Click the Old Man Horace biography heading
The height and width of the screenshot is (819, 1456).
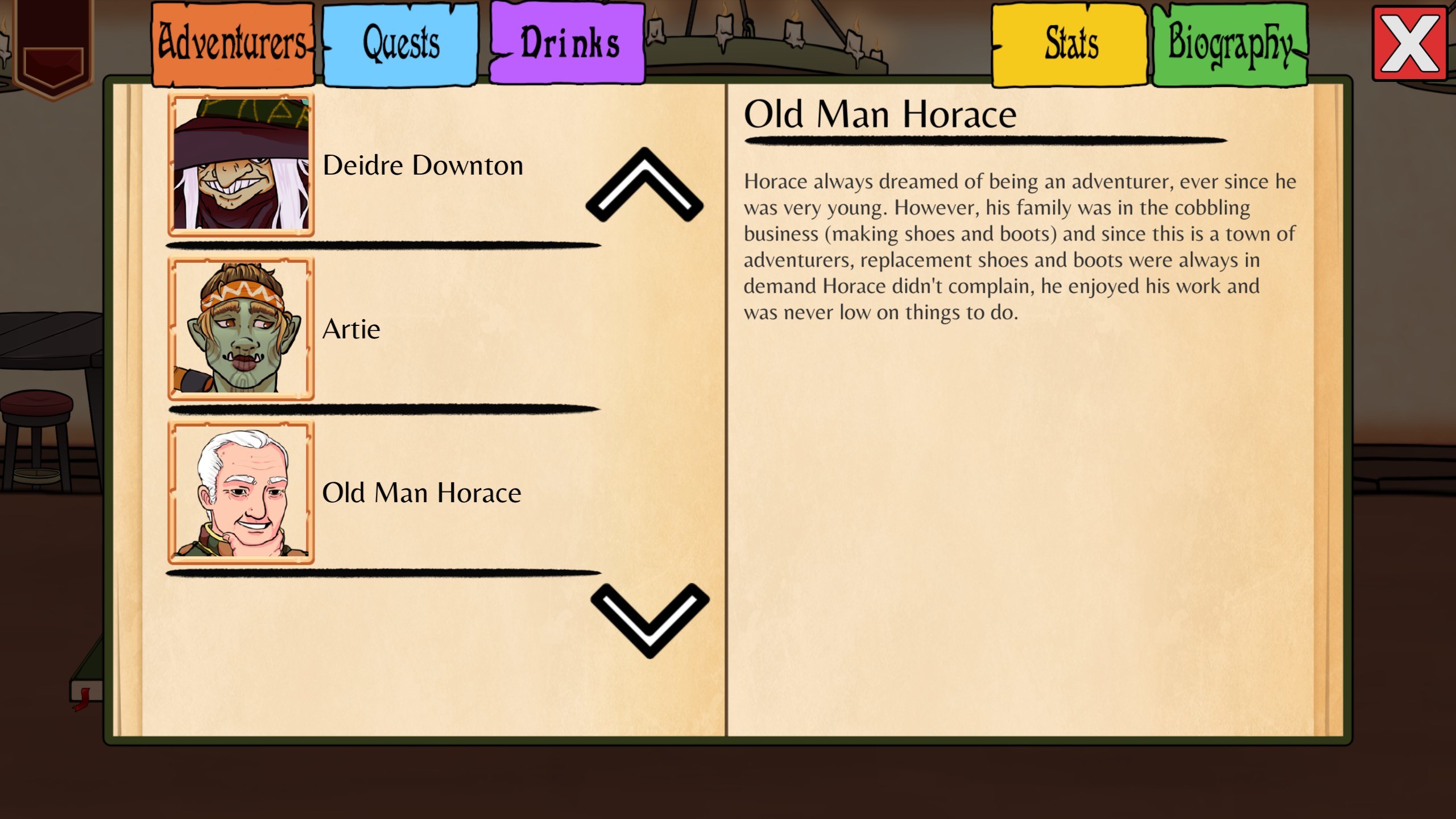coord(880,114)
